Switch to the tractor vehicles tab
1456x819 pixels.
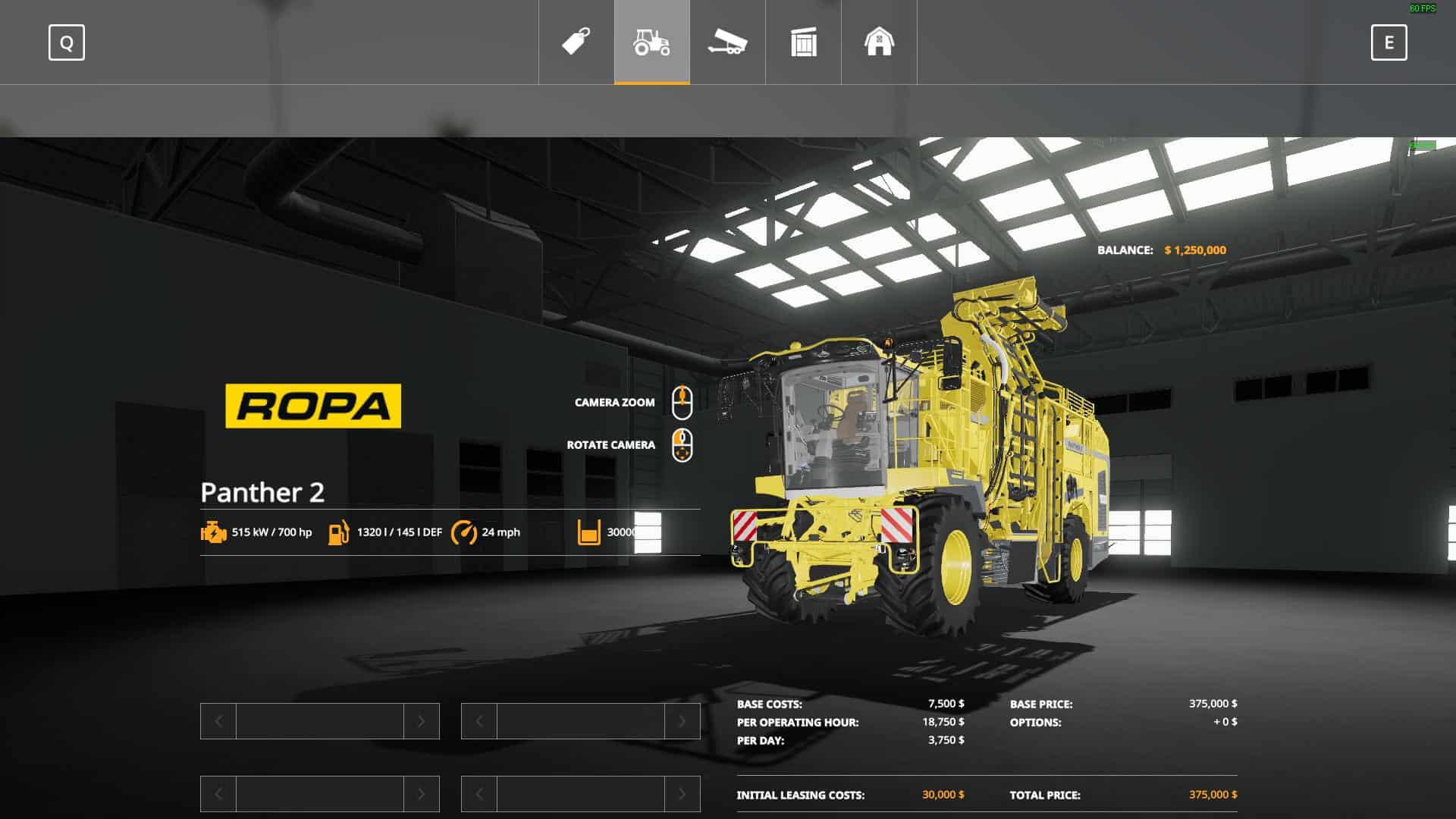tap(652, 42)
